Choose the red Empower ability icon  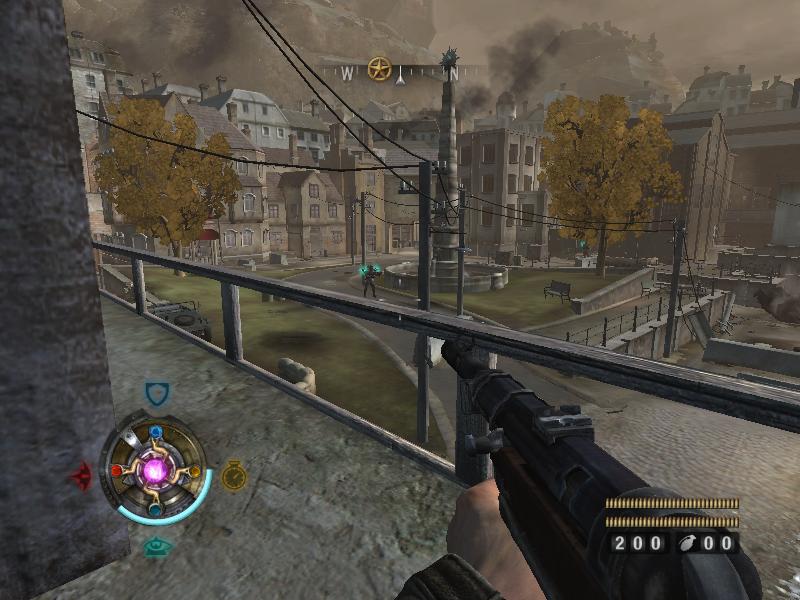(81, 474)
